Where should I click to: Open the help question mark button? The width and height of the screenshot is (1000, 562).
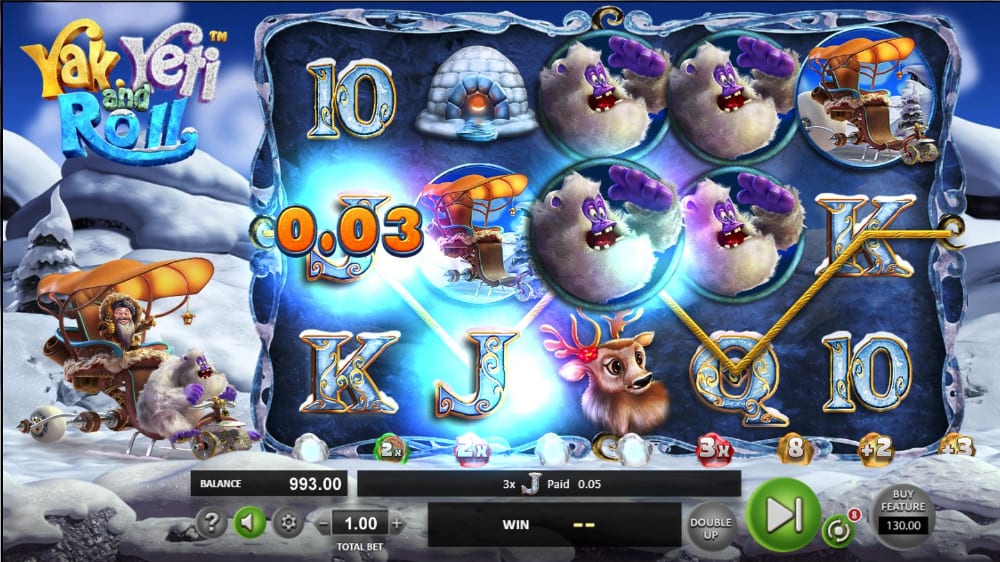pyautogui.click(x=210, y=522)
